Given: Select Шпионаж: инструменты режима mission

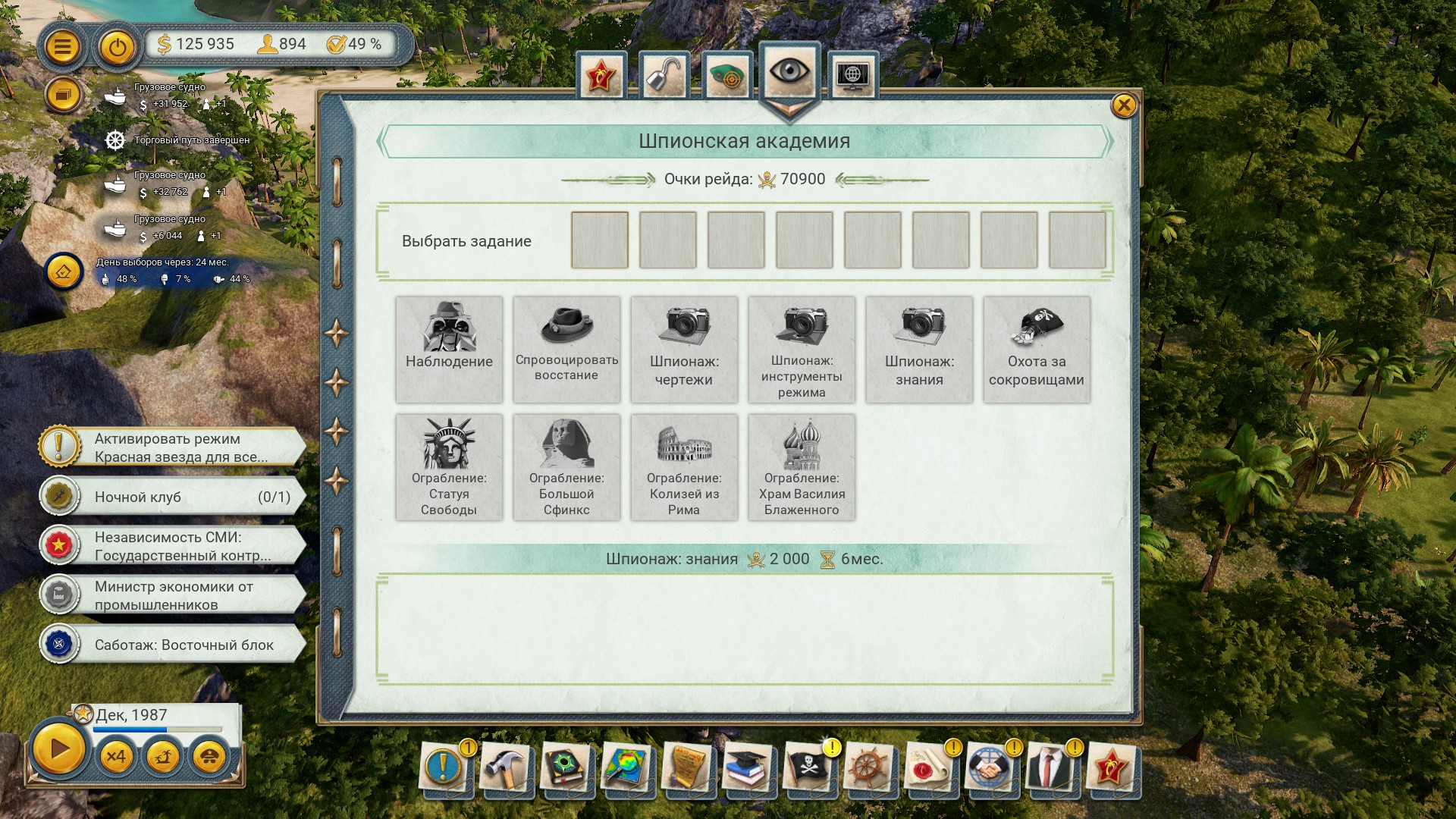Looking at the screenshot, I should 802,349.
